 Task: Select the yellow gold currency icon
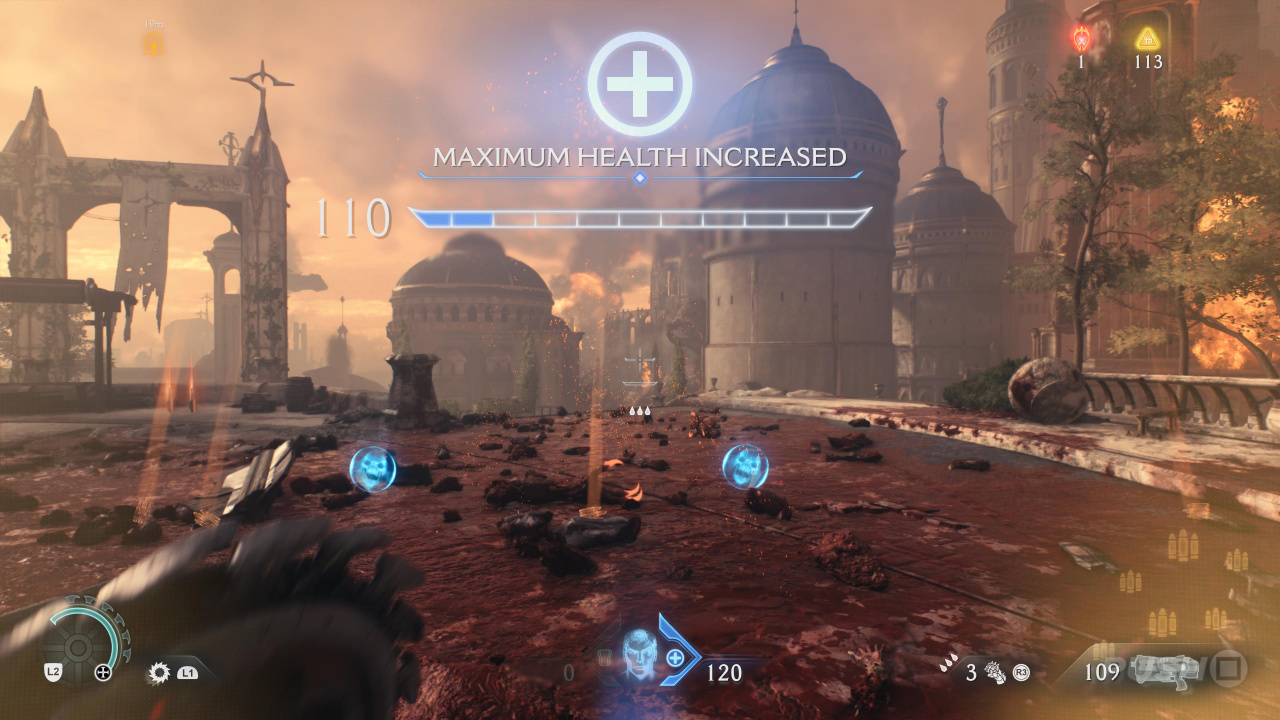coord(1147,39)
